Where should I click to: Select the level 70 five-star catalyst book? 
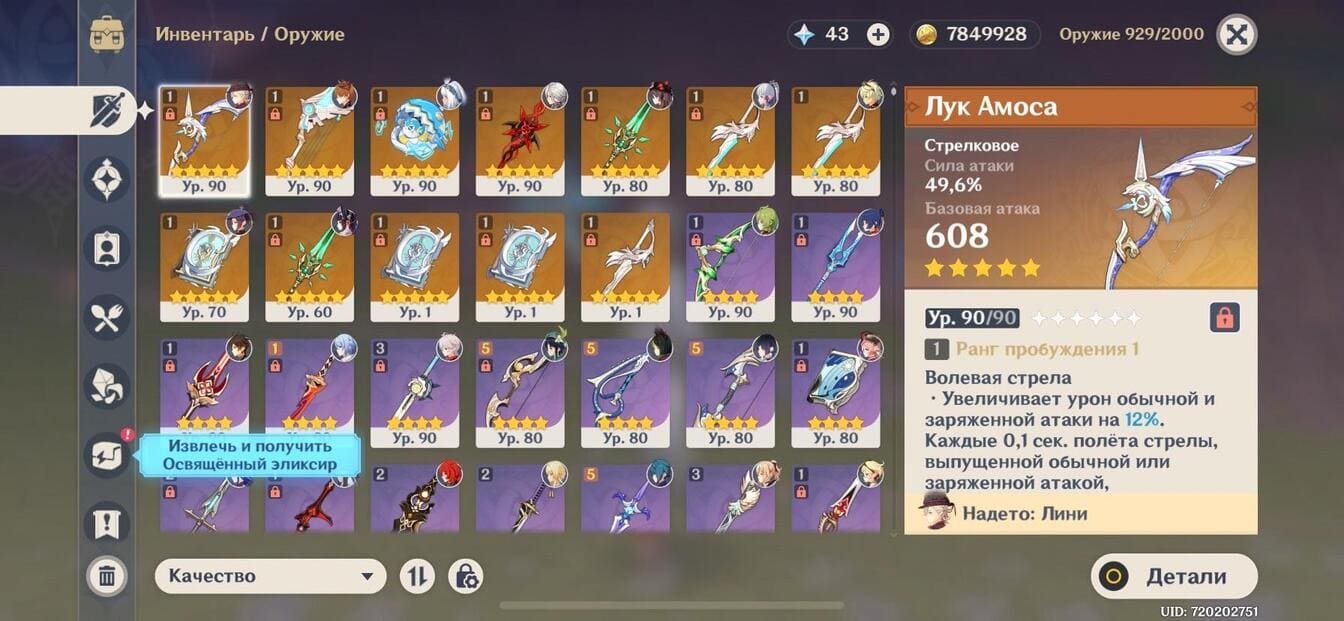coord(204,266)
